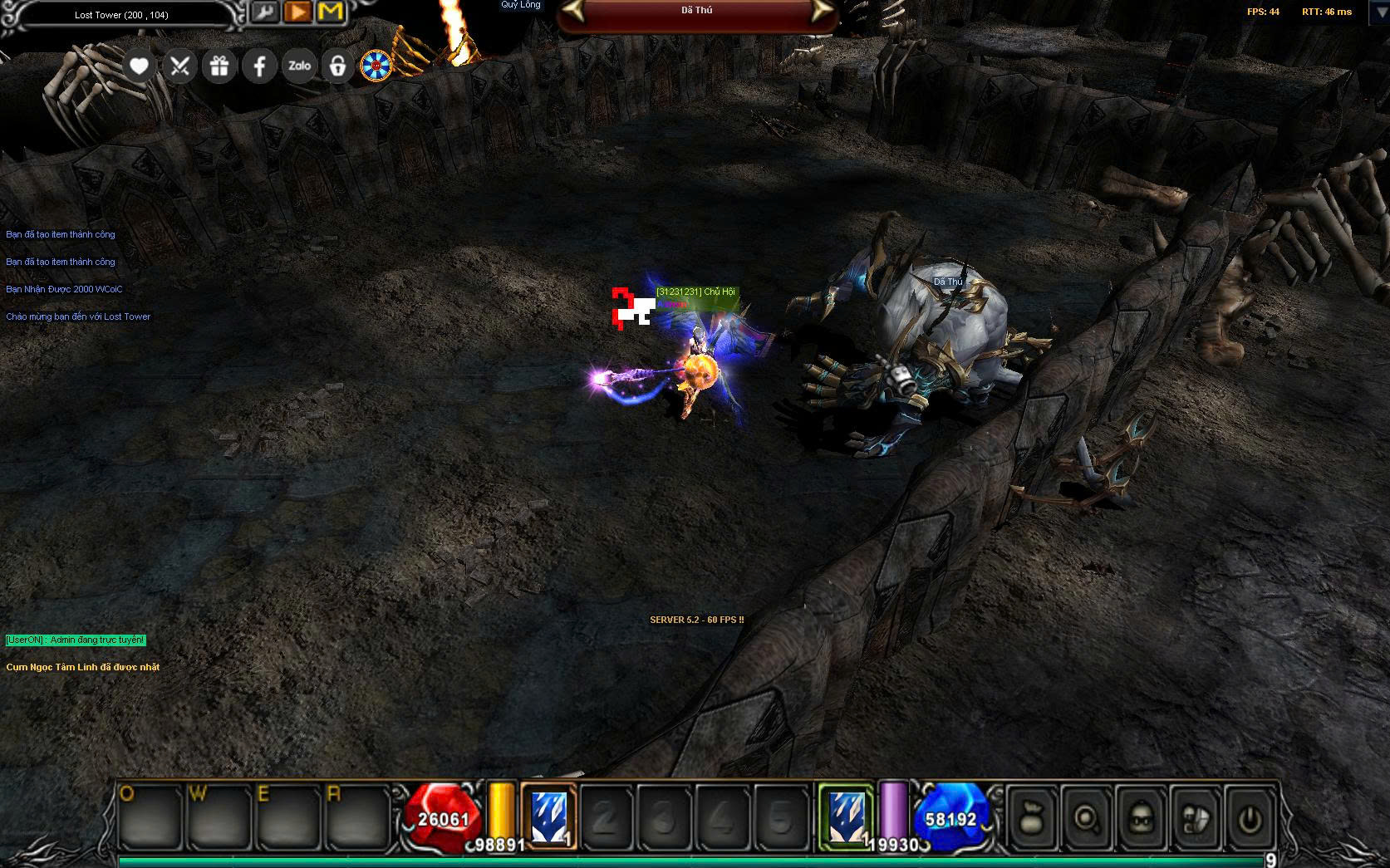The width and height of the screenshot is (1390, 868).
Task: Select the green-framed ice skill slot
Action: pyautogui.click(x=846, y=817)
